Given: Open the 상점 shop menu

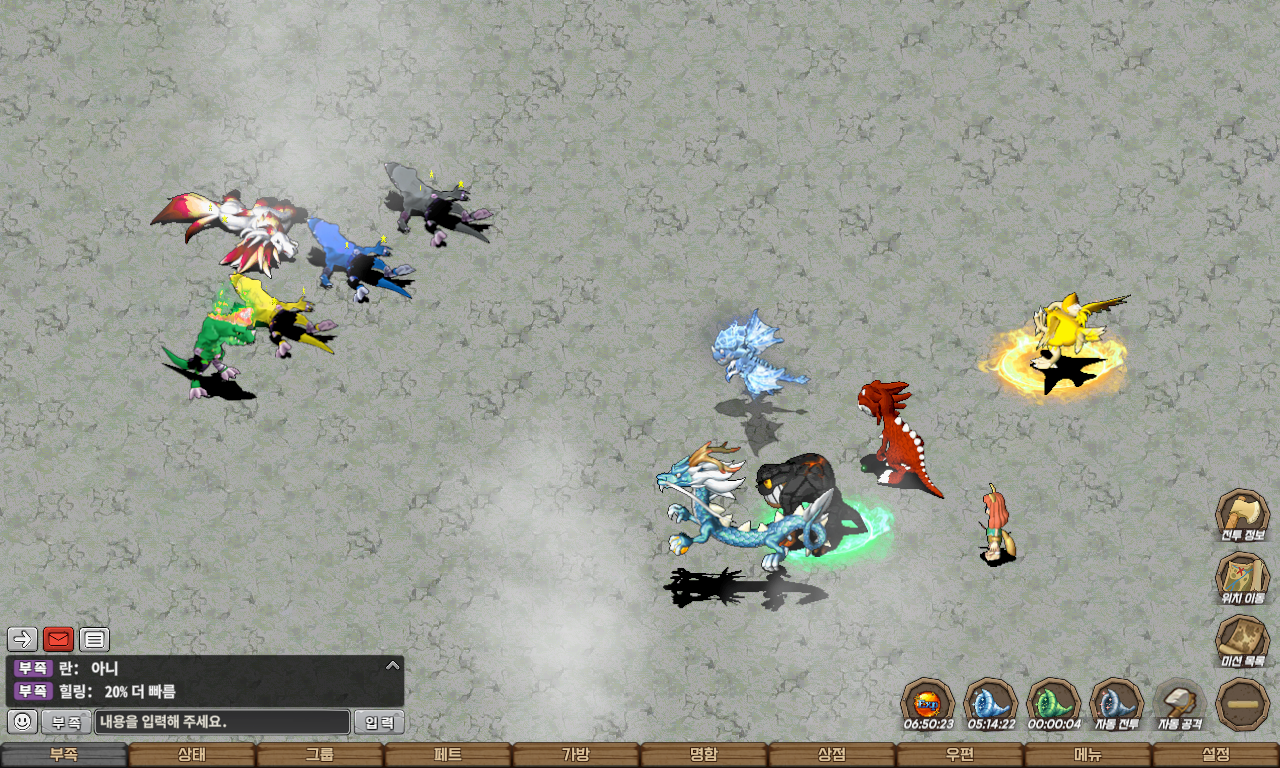Looking at the screenshot, I should (x=832, y=755).
